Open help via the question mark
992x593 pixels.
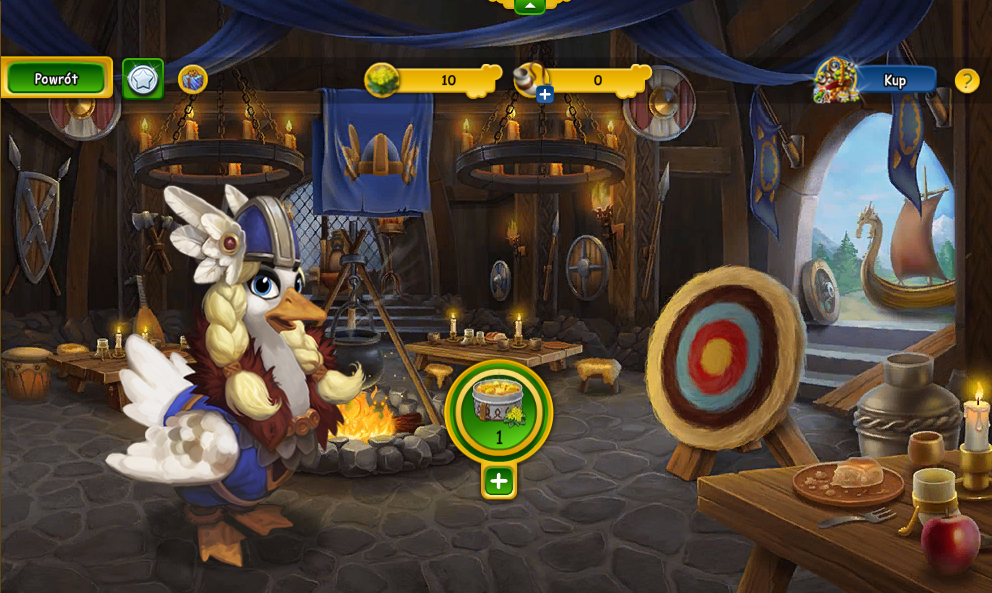[x=967, y=80]
